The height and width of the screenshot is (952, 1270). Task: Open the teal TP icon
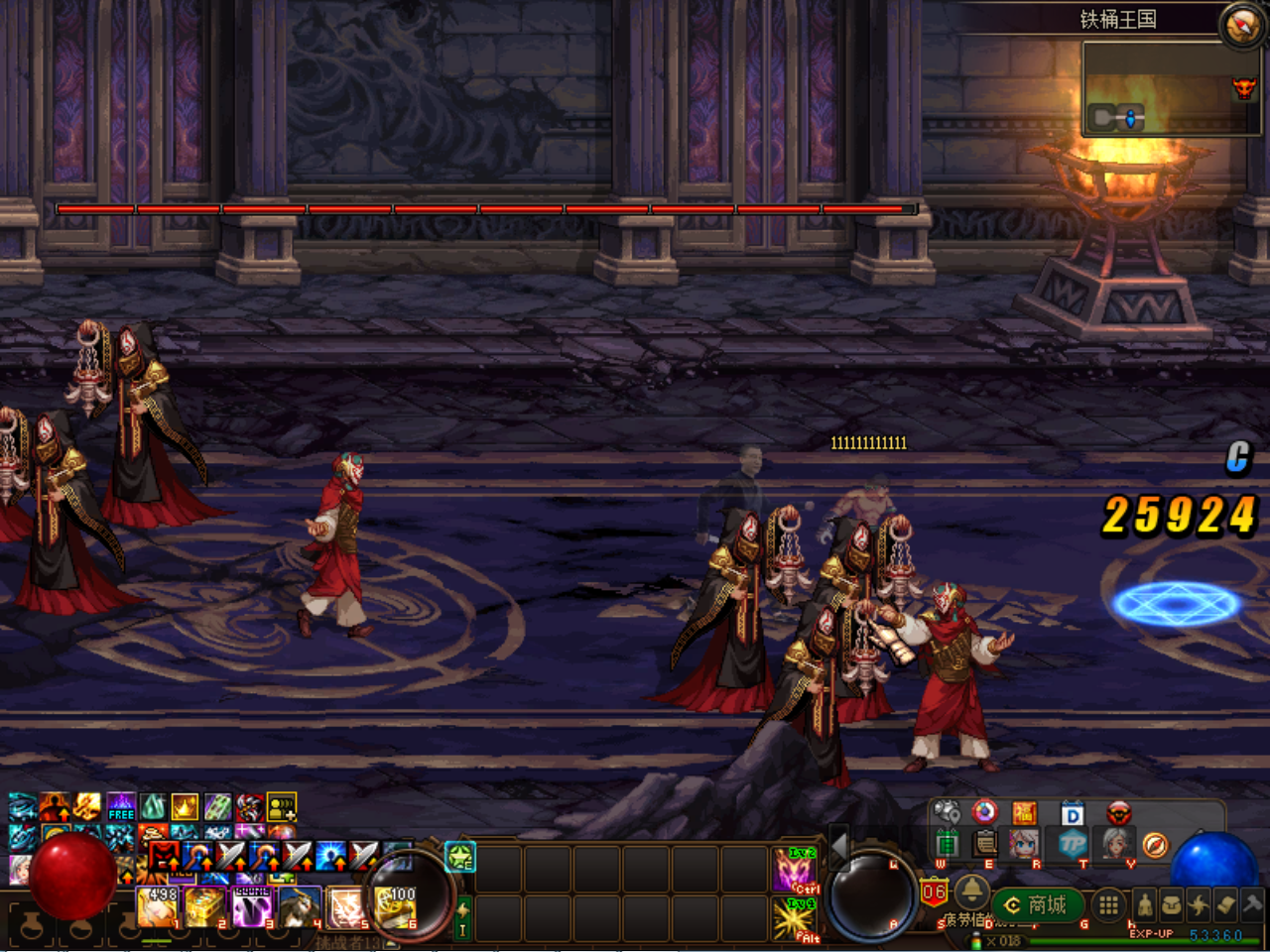[x=1073, y=844]
